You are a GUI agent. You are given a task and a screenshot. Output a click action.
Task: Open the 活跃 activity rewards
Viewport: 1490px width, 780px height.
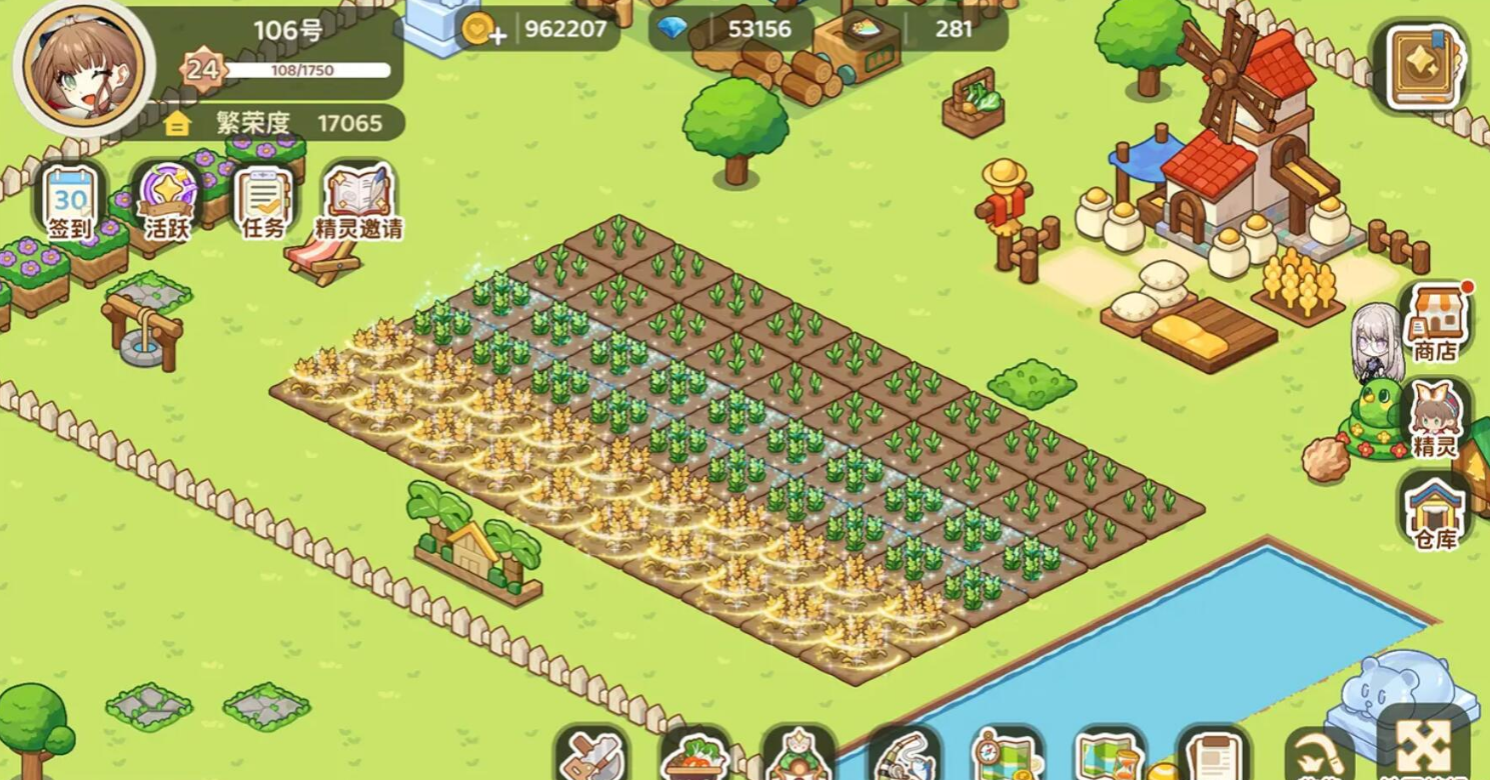(167, 201)
